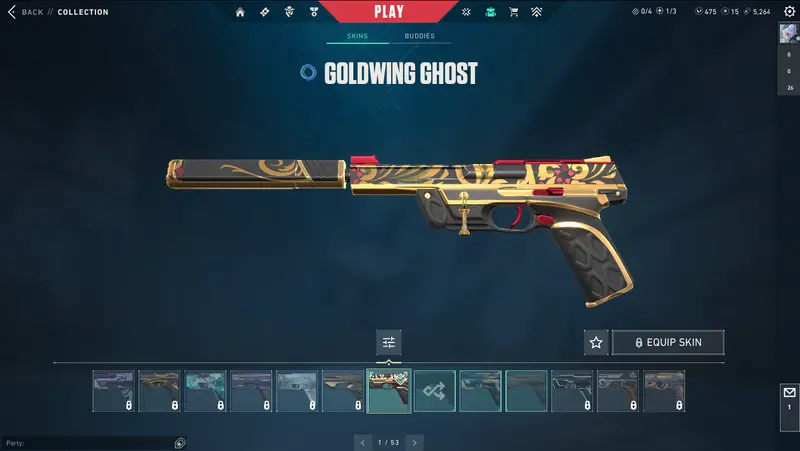
Task: Open the teal Collection icon in the navbar
Action: (490, 12)
